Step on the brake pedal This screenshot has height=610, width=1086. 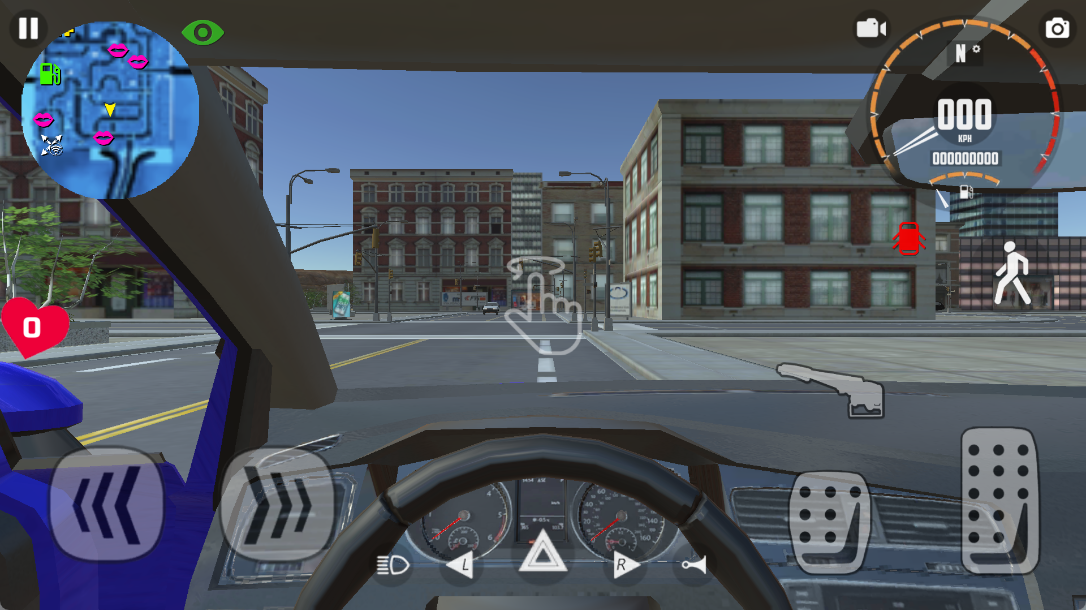[x=829, y=522]
